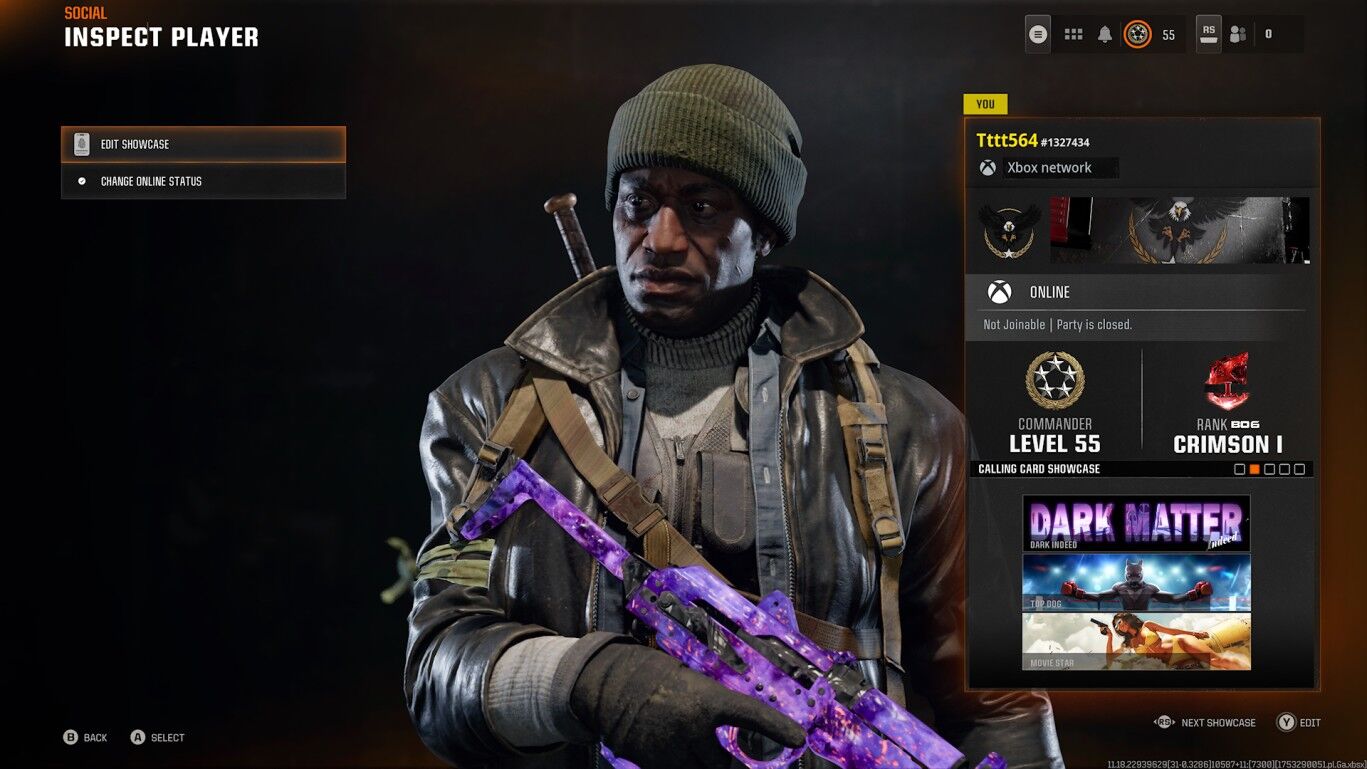Click the apps grid icon in top bar
The width and height of the screenshot is (1367, 769).
coord(1072,33)
